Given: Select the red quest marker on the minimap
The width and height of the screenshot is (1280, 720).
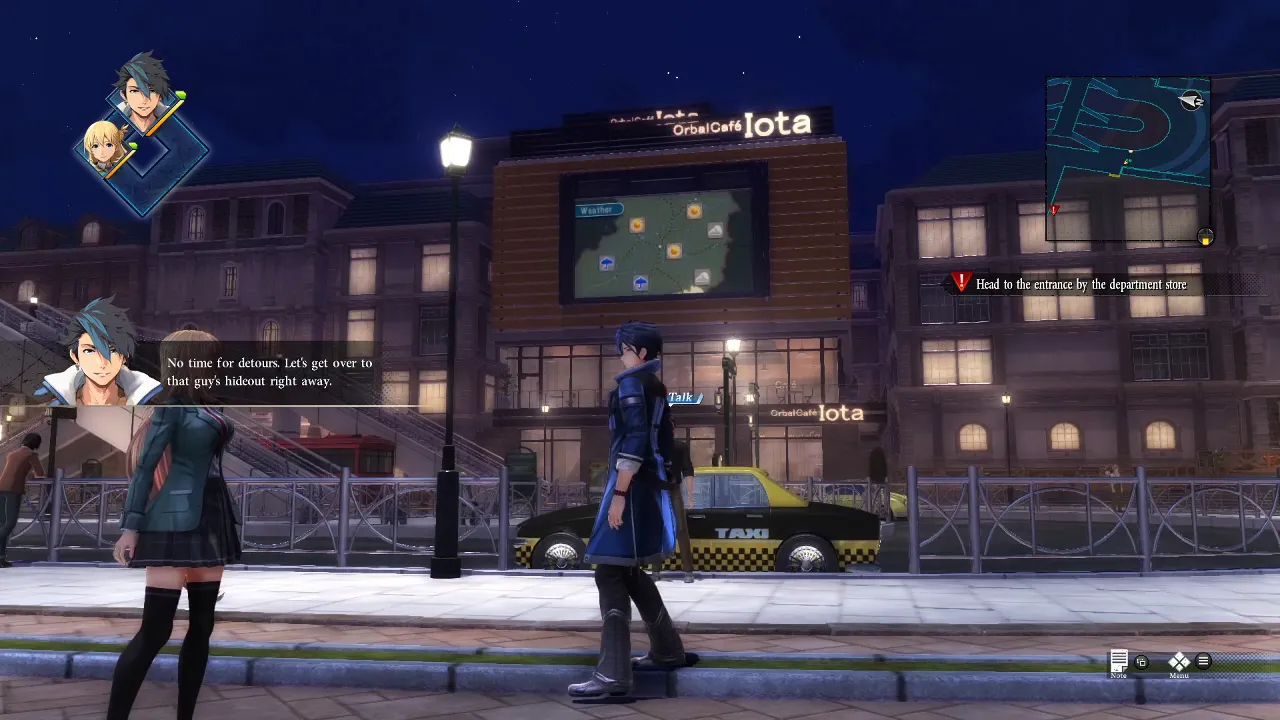Looking at the screenshot, I should (1054, 210).
